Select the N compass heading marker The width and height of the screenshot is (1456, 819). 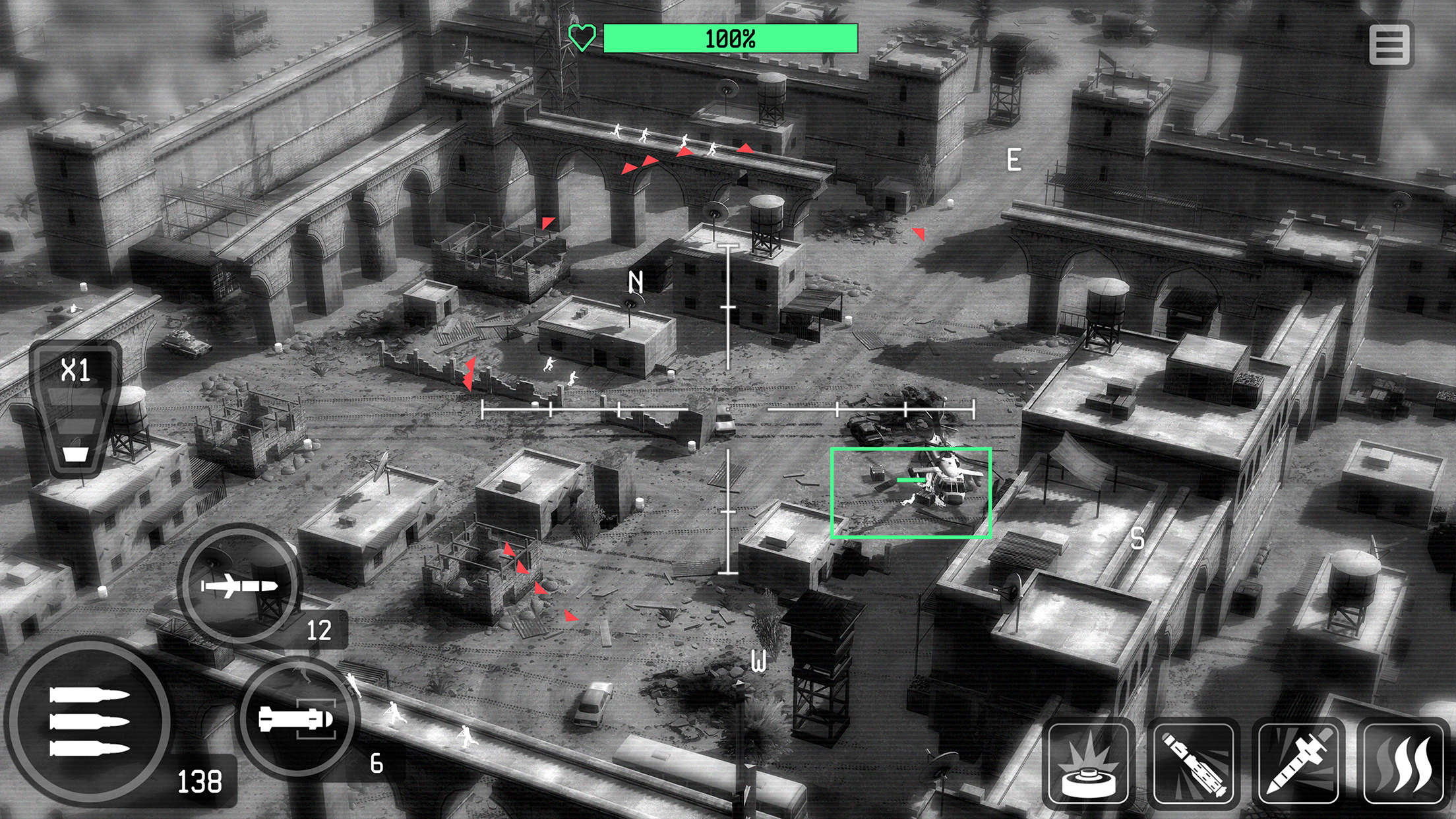coord(636,282)
